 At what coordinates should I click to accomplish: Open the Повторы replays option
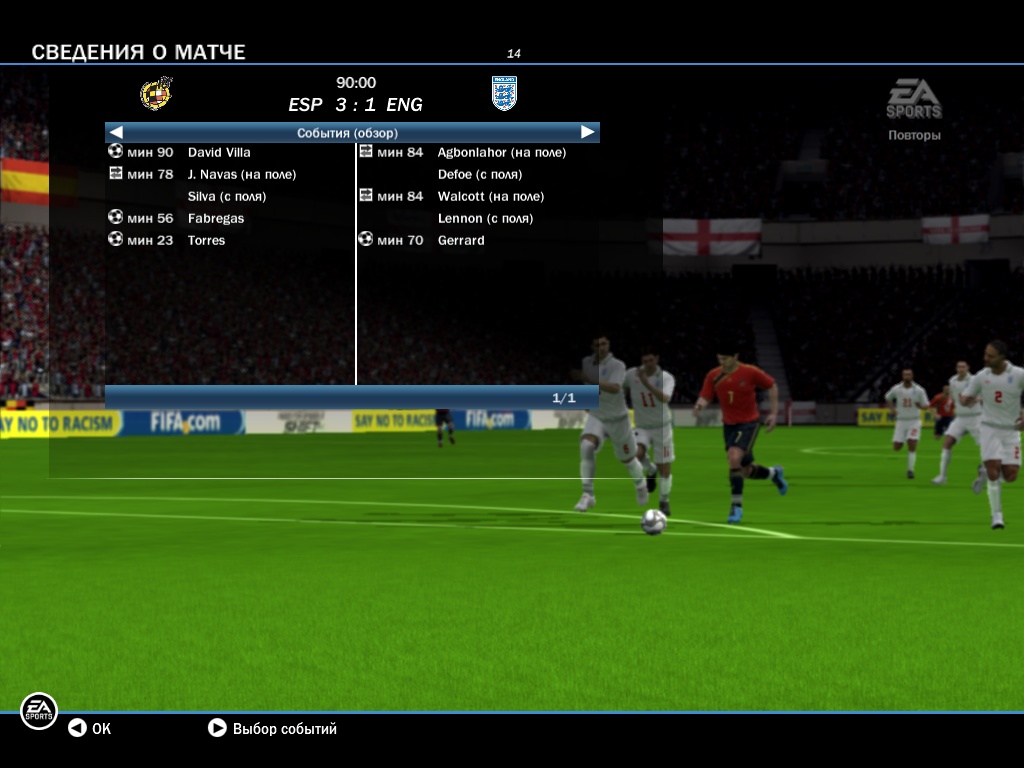914,135
